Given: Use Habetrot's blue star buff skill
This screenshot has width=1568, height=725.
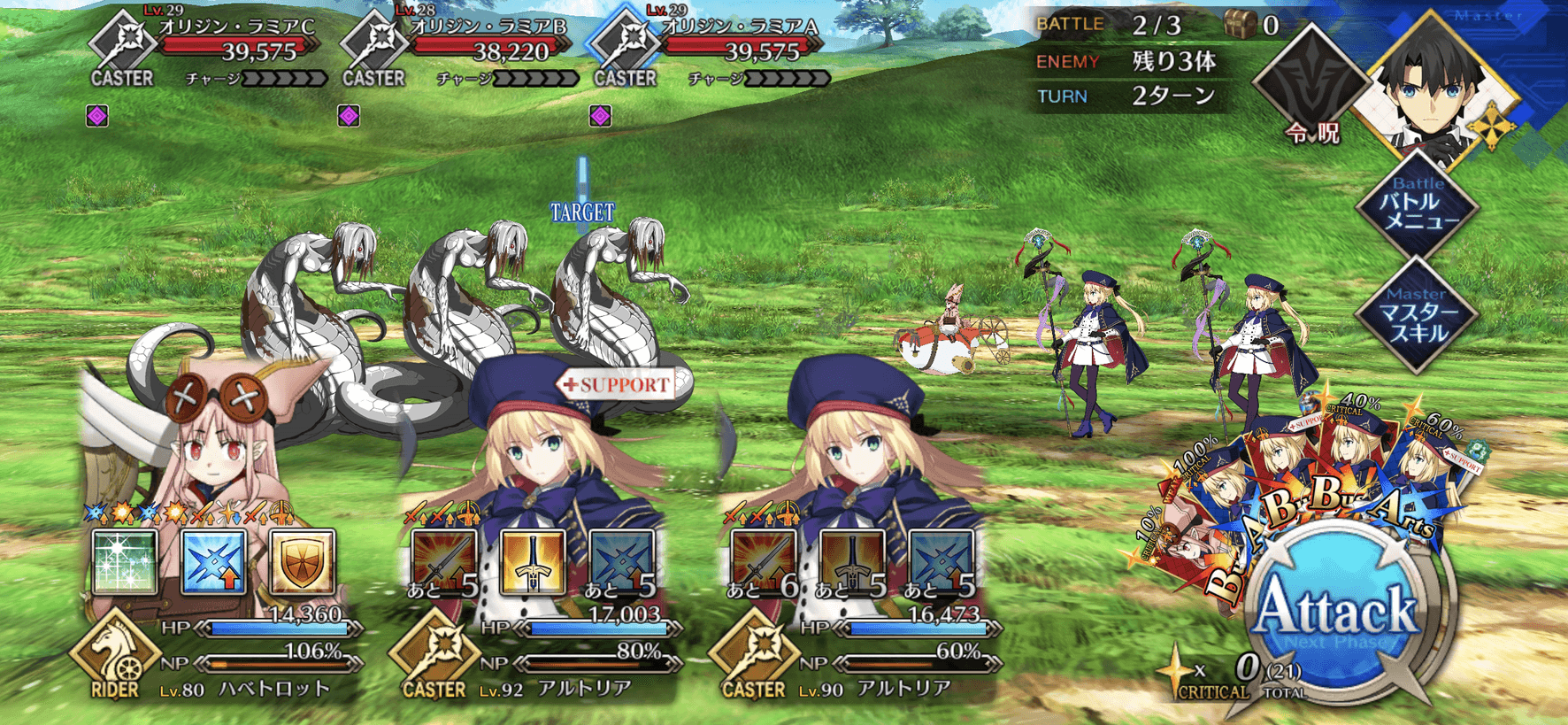Looking at the screenshot, I should [213, 562].
